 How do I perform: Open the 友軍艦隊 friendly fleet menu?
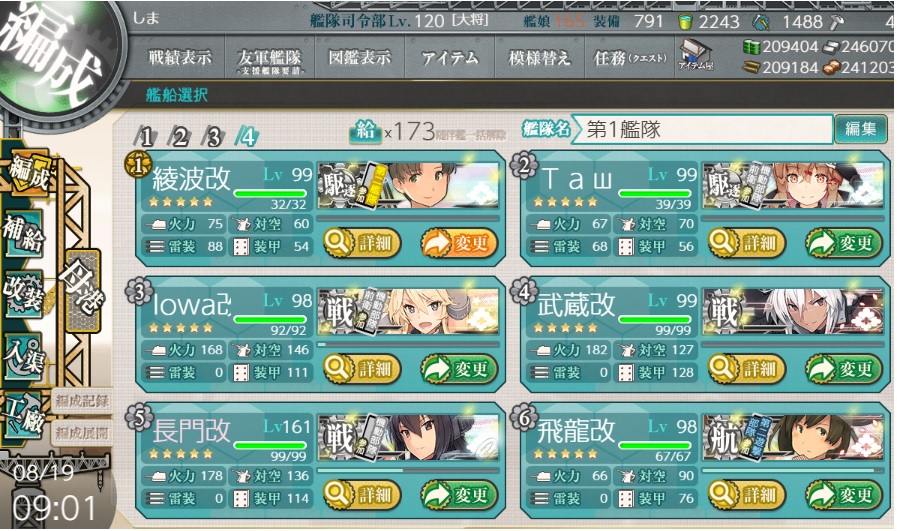point(267,60)
